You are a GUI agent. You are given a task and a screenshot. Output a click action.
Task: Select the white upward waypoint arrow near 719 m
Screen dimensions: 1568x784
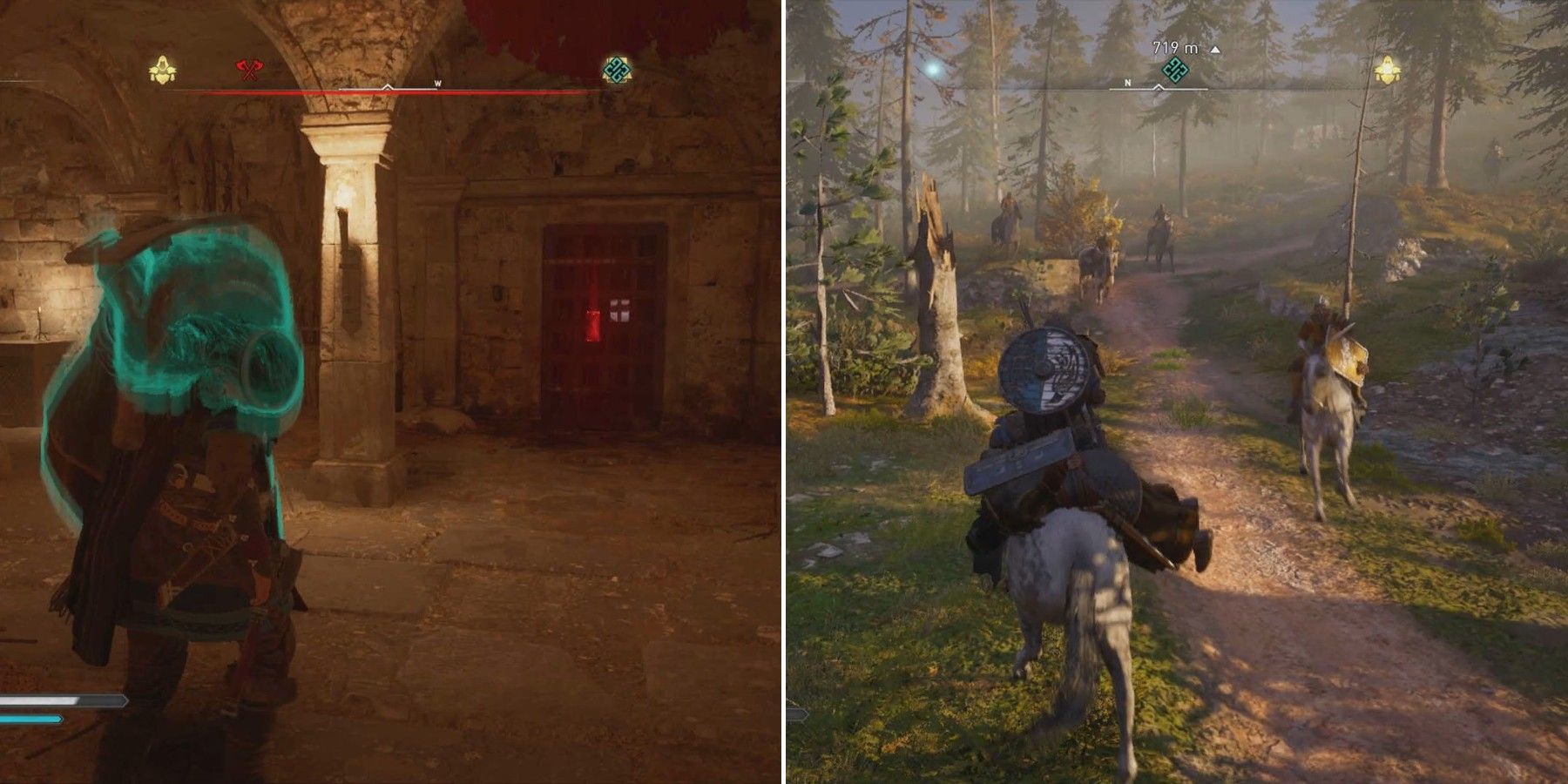pos(1216,50)
